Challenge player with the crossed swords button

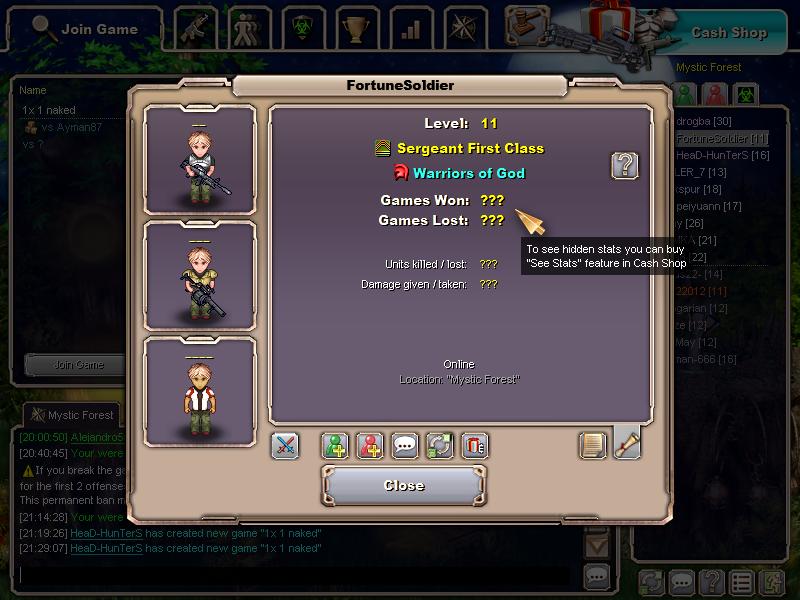click(x=285, y=445)
